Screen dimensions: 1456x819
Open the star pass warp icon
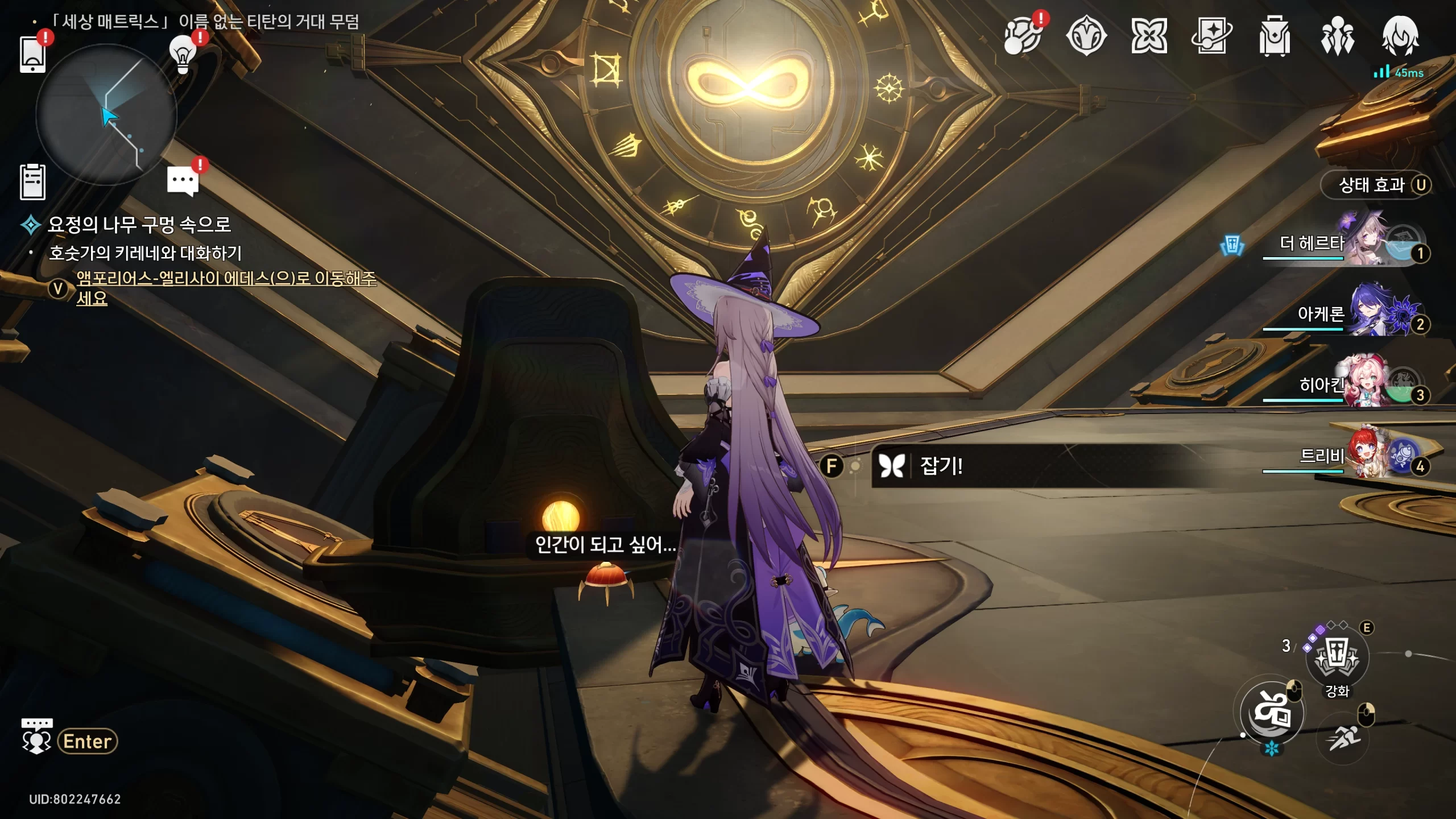point(1211,36)
